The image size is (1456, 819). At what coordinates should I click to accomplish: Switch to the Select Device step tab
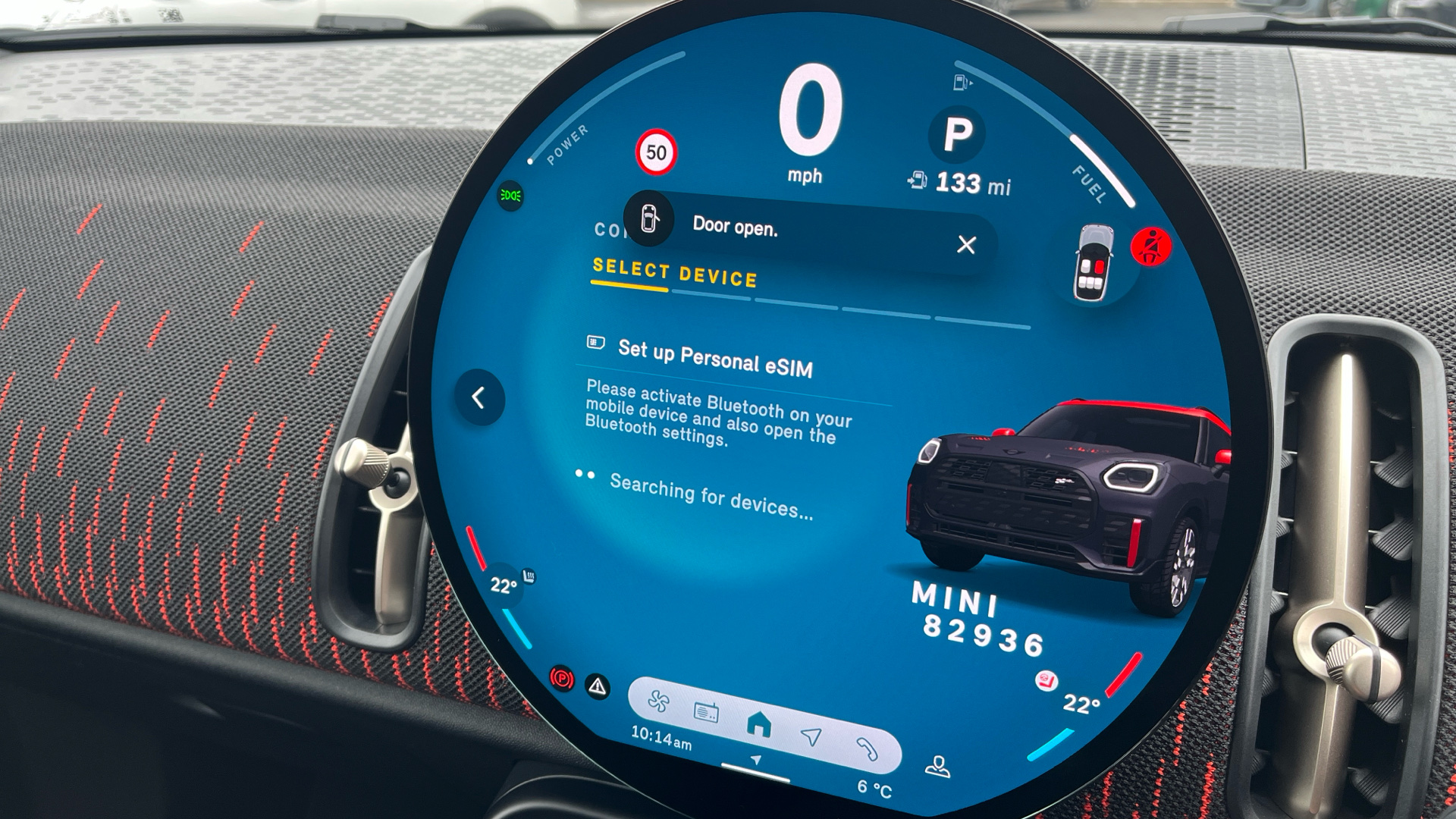pyautogui.click(x=674, y=274)
